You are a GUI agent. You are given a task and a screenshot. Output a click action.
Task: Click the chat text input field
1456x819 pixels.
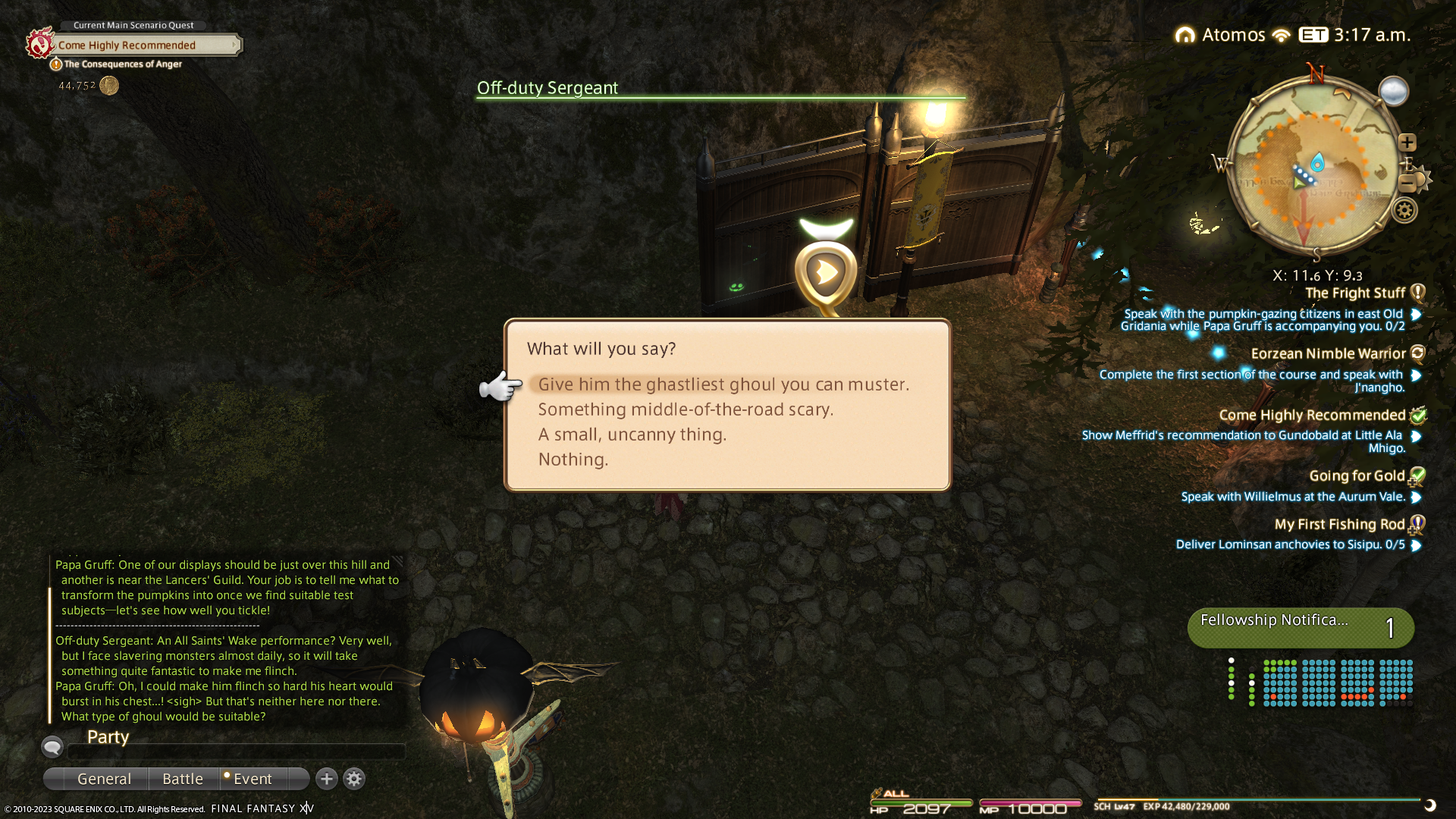237,752
